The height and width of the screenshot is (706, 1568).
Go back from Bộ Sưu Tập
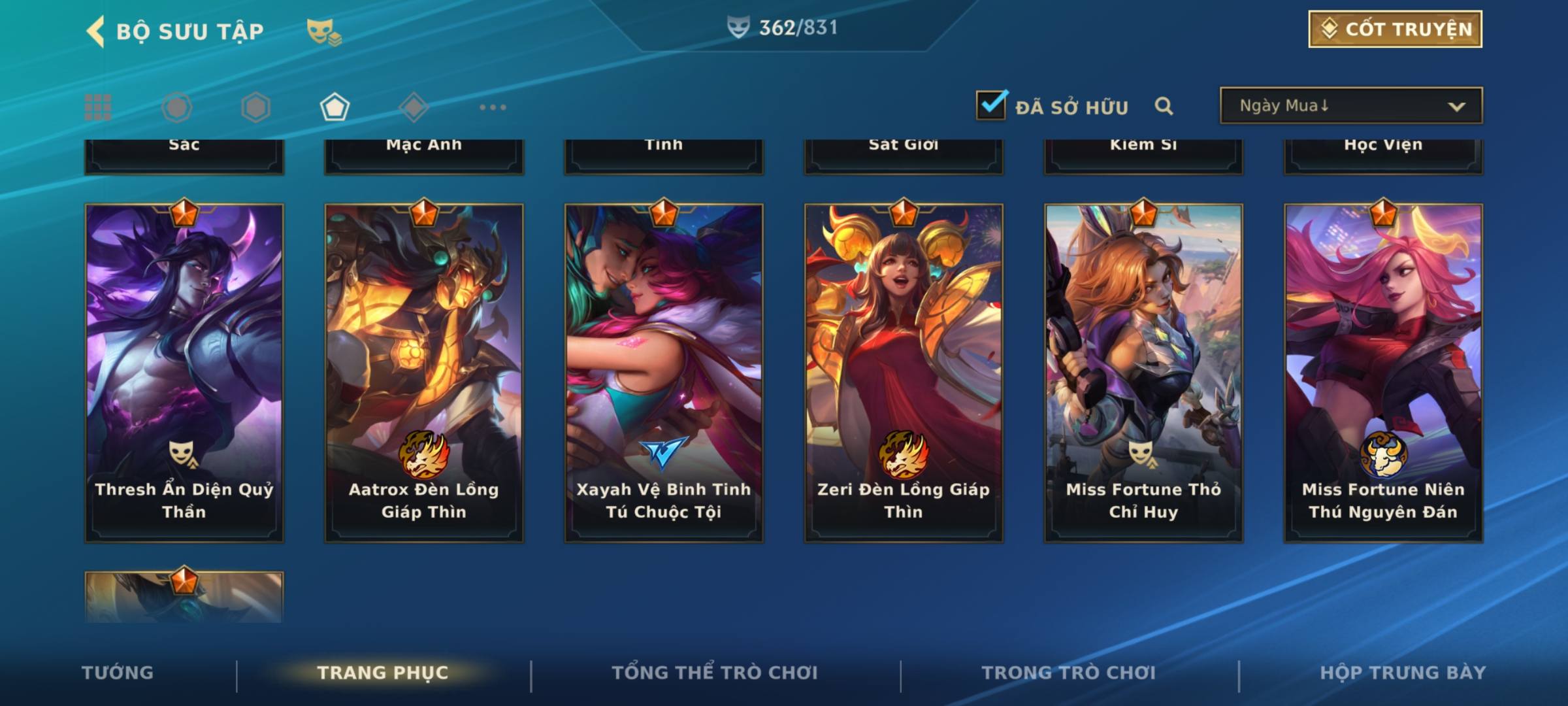(x=96, y=31)
